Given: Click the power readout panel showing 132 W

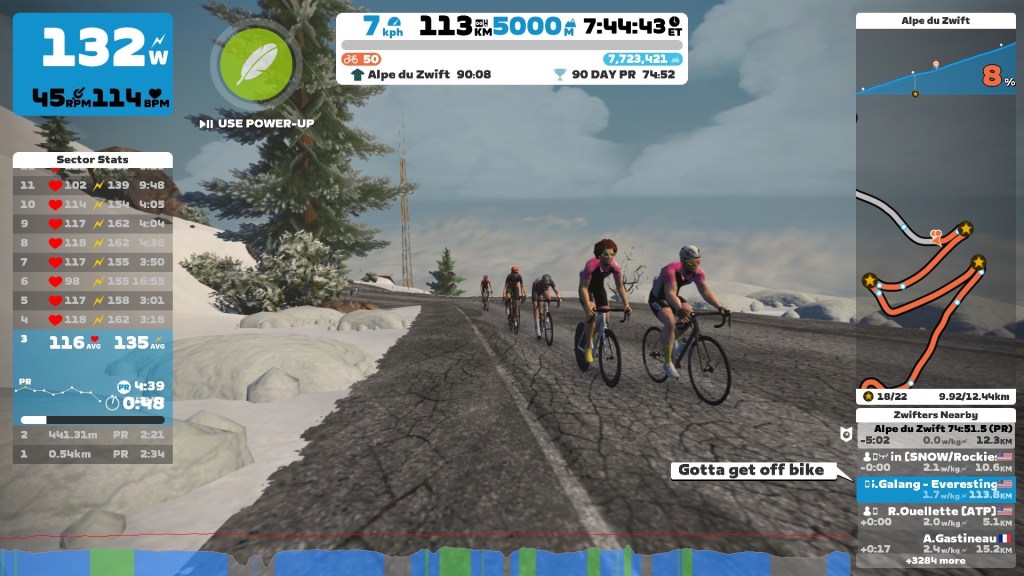Looking at the screenshot, I should (92, 64).
